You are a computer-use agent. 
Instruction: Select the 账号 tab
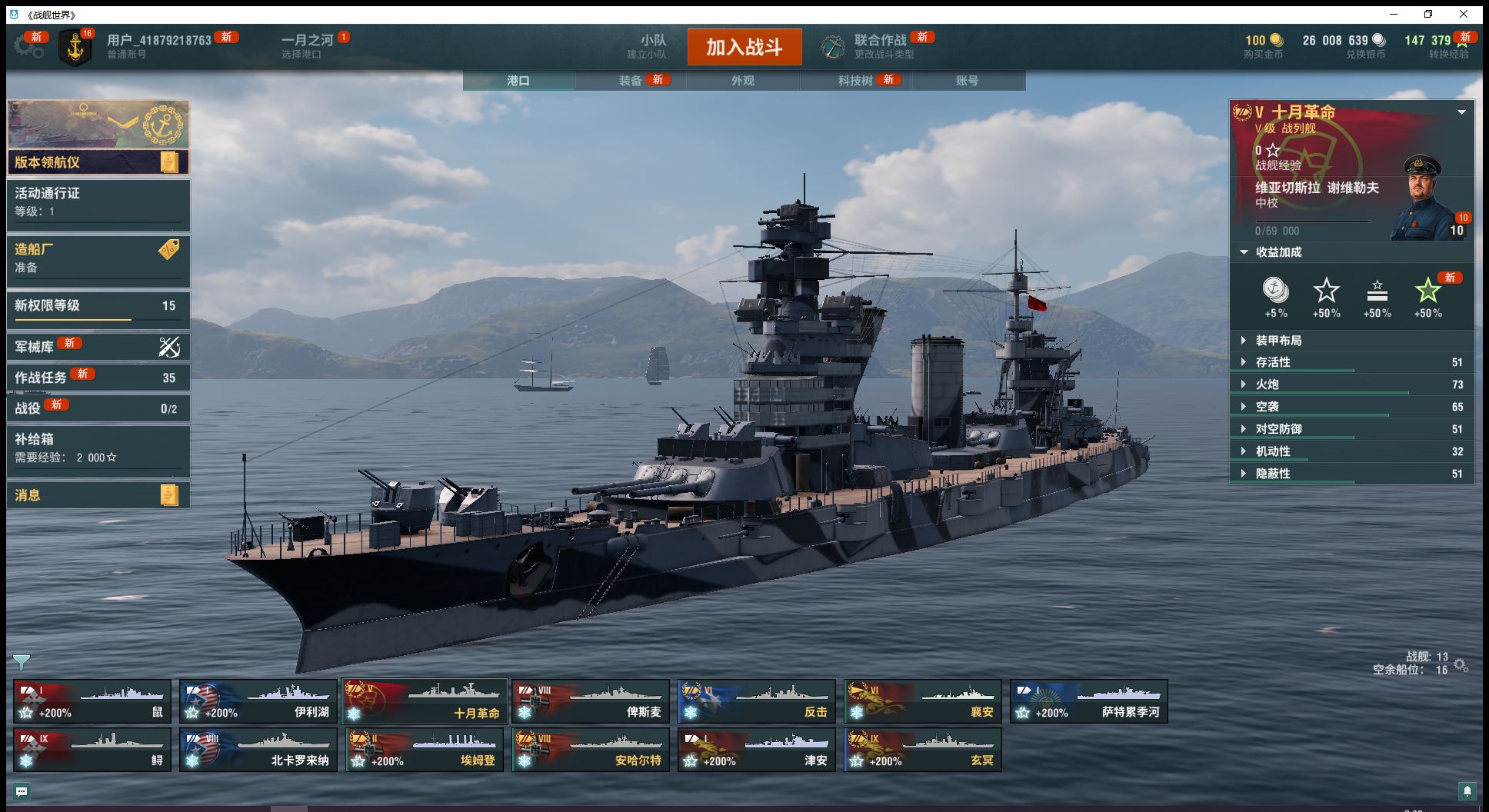(967, 81)
